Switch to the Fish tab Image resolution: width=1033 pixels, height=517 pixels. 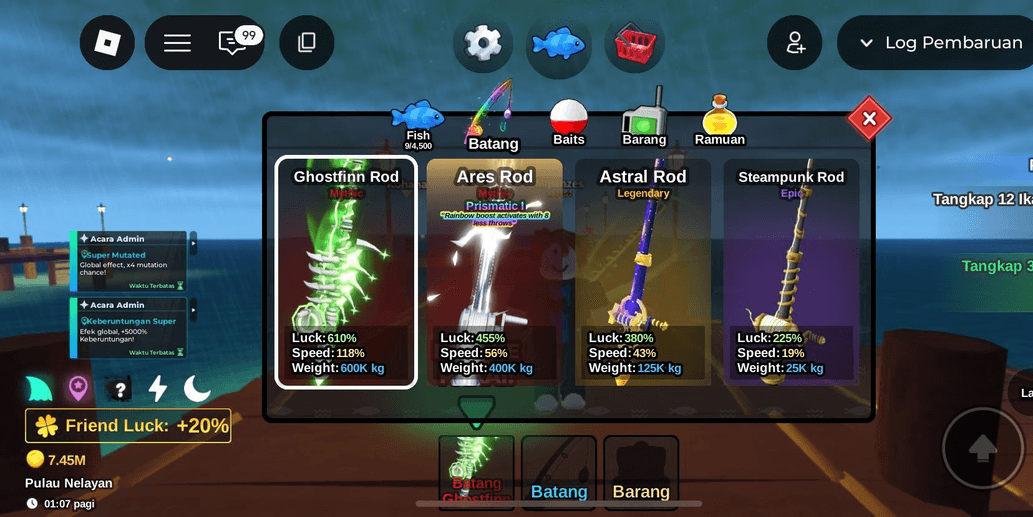[418, 125]
